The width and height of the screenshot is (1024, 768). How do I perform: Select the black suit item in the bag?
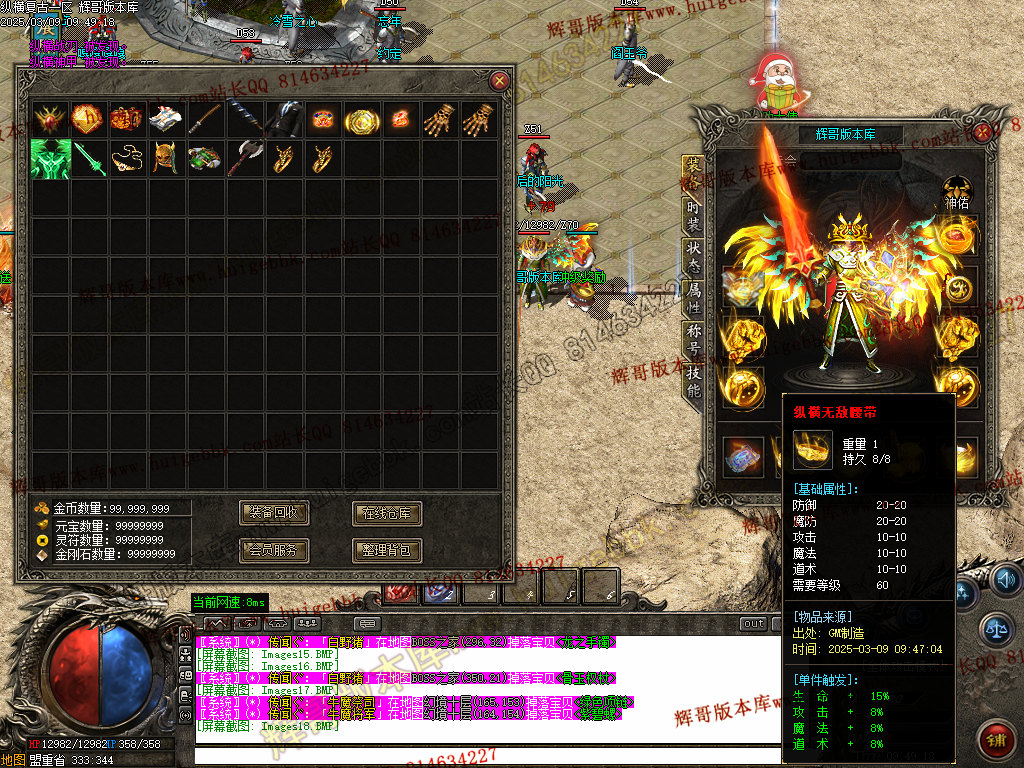pyautogui.click(x=283, y=120)
